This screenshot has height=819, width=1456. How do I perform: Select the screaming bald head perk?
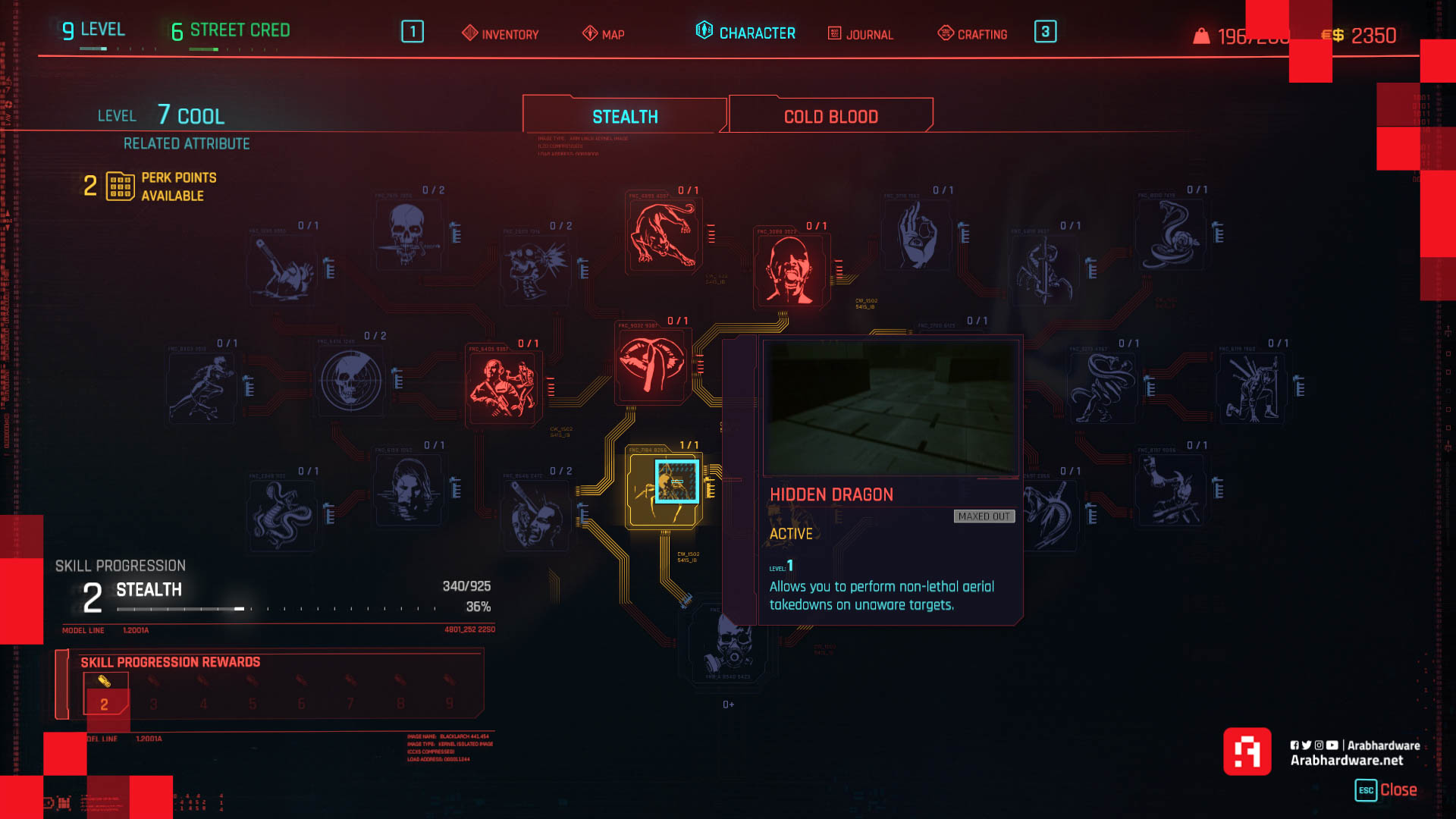click(x=791, y=269)
